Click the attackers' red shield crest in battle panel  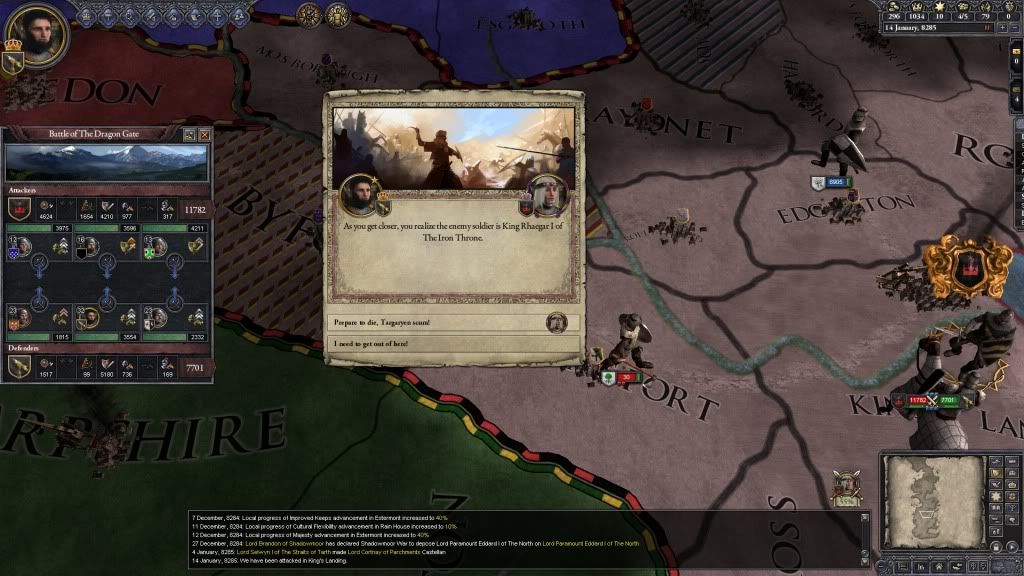click(x=18, y=208)
